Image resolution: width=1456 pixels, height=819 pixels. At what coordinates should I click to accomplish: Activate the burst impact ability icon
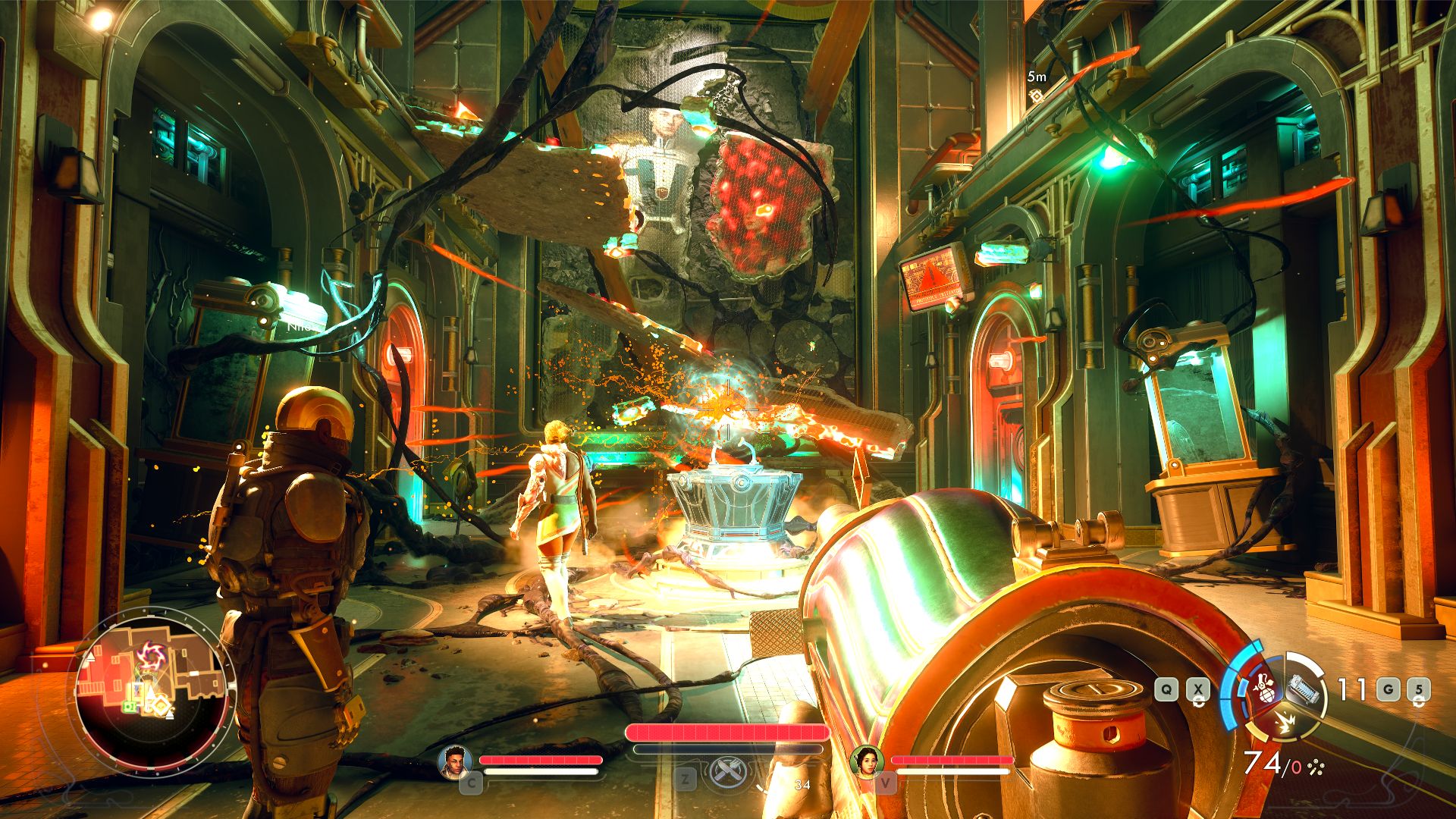click(x=1284, y=723)
